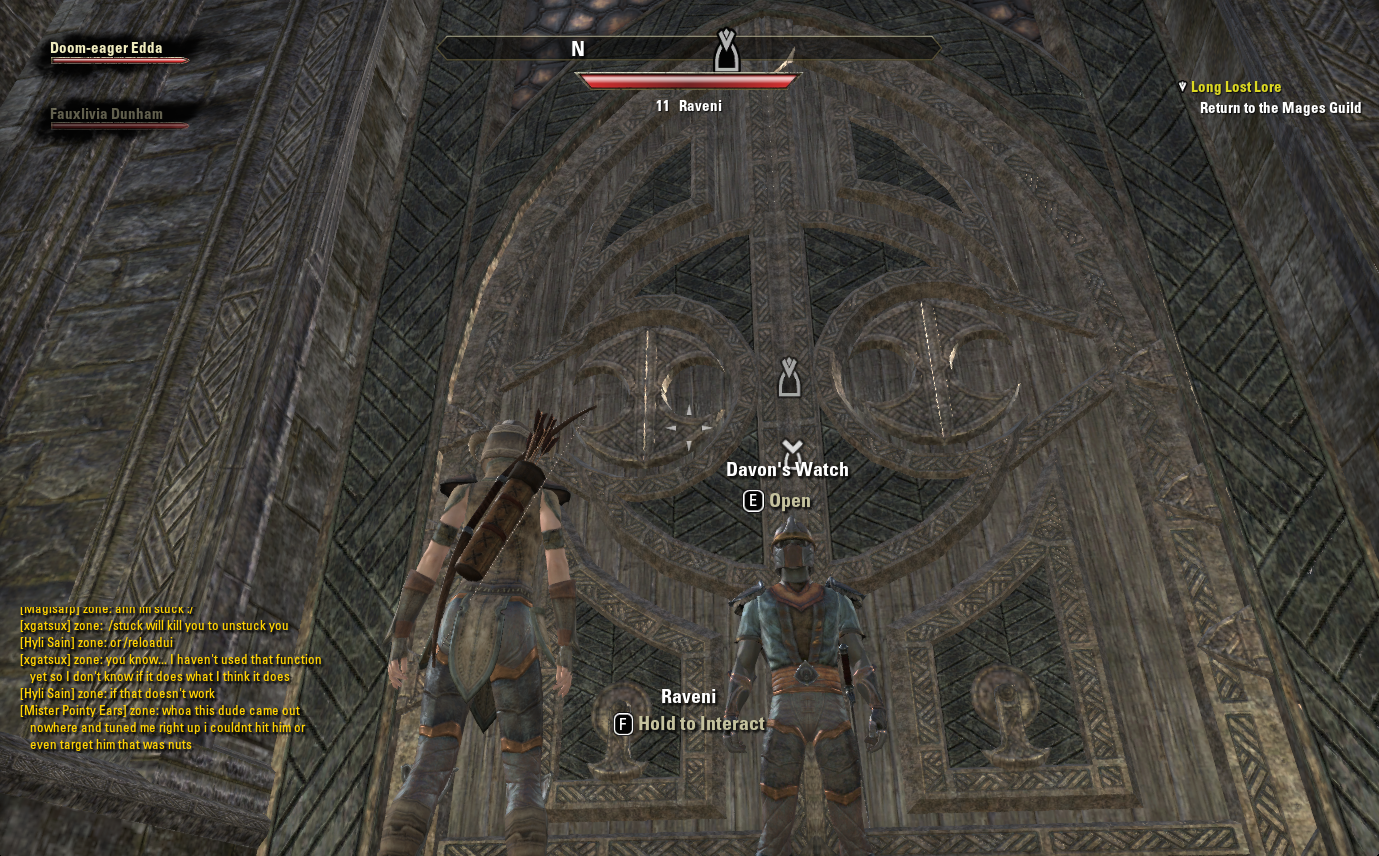1379x856 pixels.
Task: Open the zone chat window
Action: coord(170,677)
